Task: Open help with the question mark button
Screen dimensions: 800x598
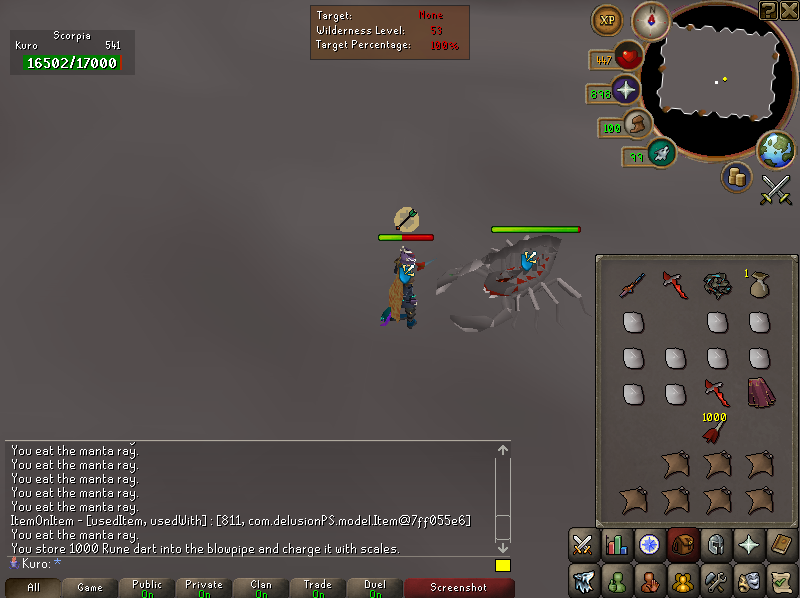Action: pyautogui.click(x=768, y=10)
